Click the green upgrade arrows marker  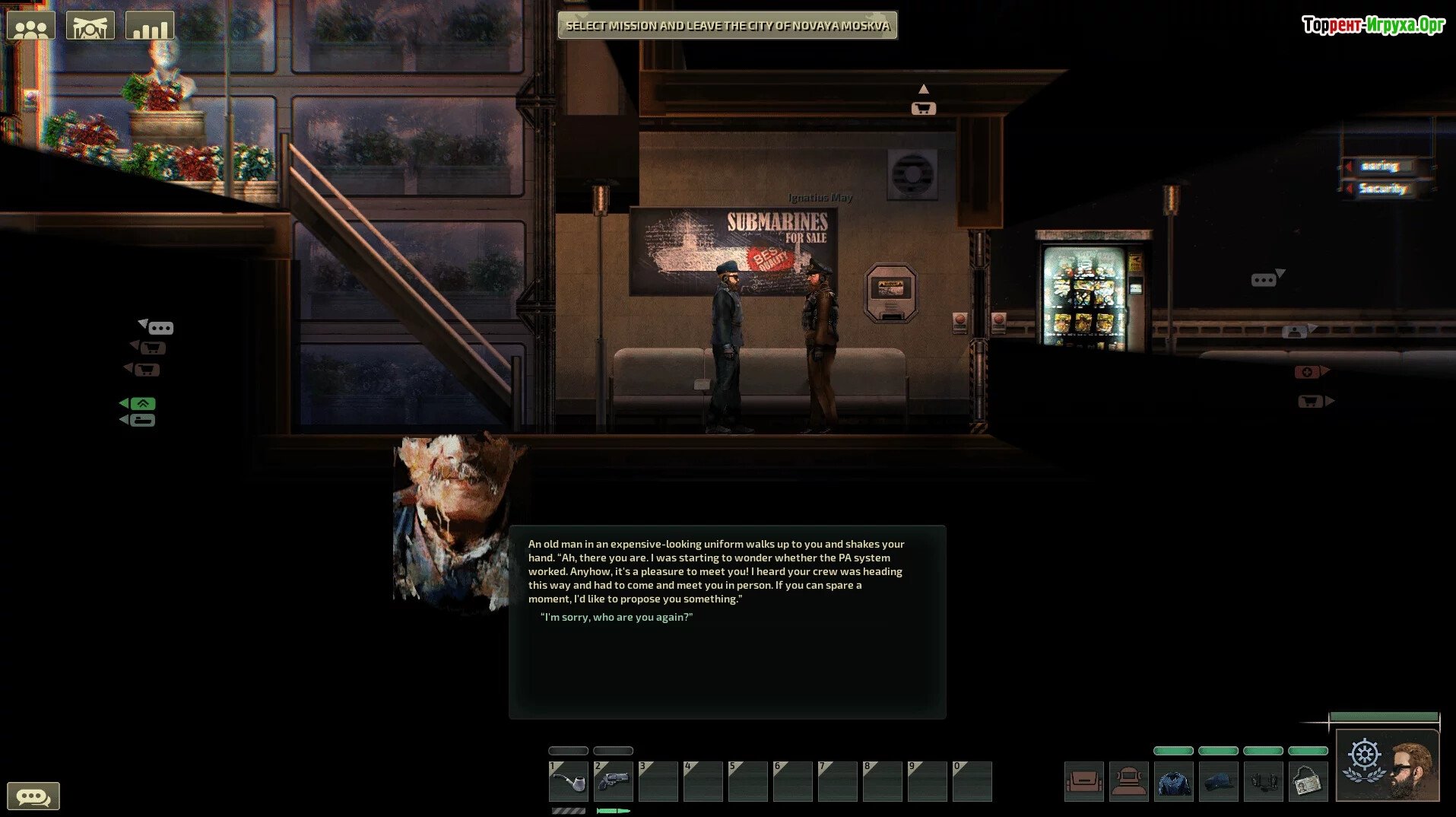click(142, 403)
